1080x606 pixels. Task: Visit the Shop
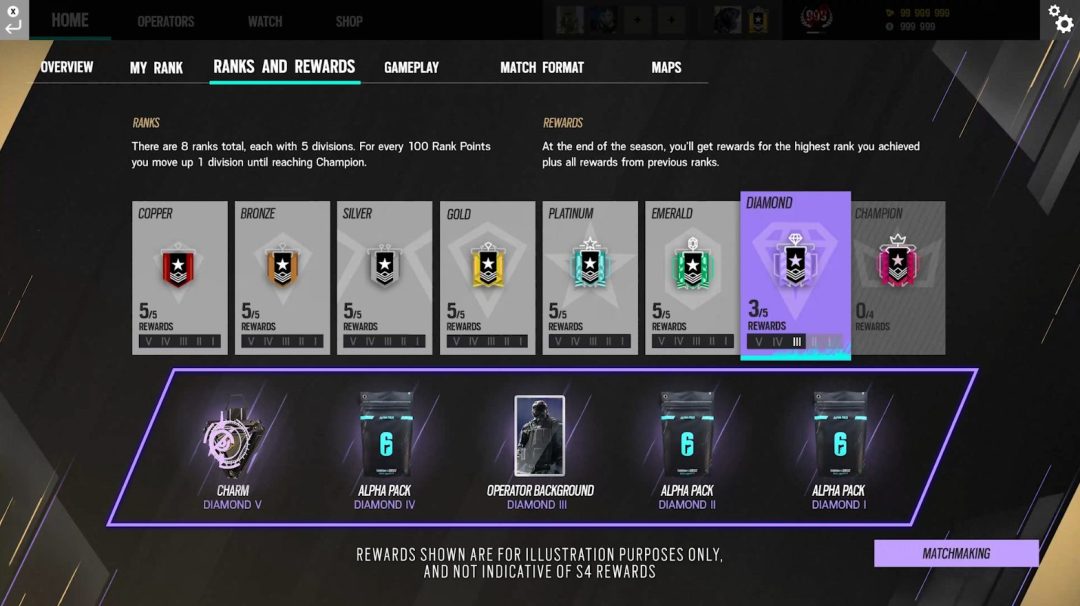point(349,21)
